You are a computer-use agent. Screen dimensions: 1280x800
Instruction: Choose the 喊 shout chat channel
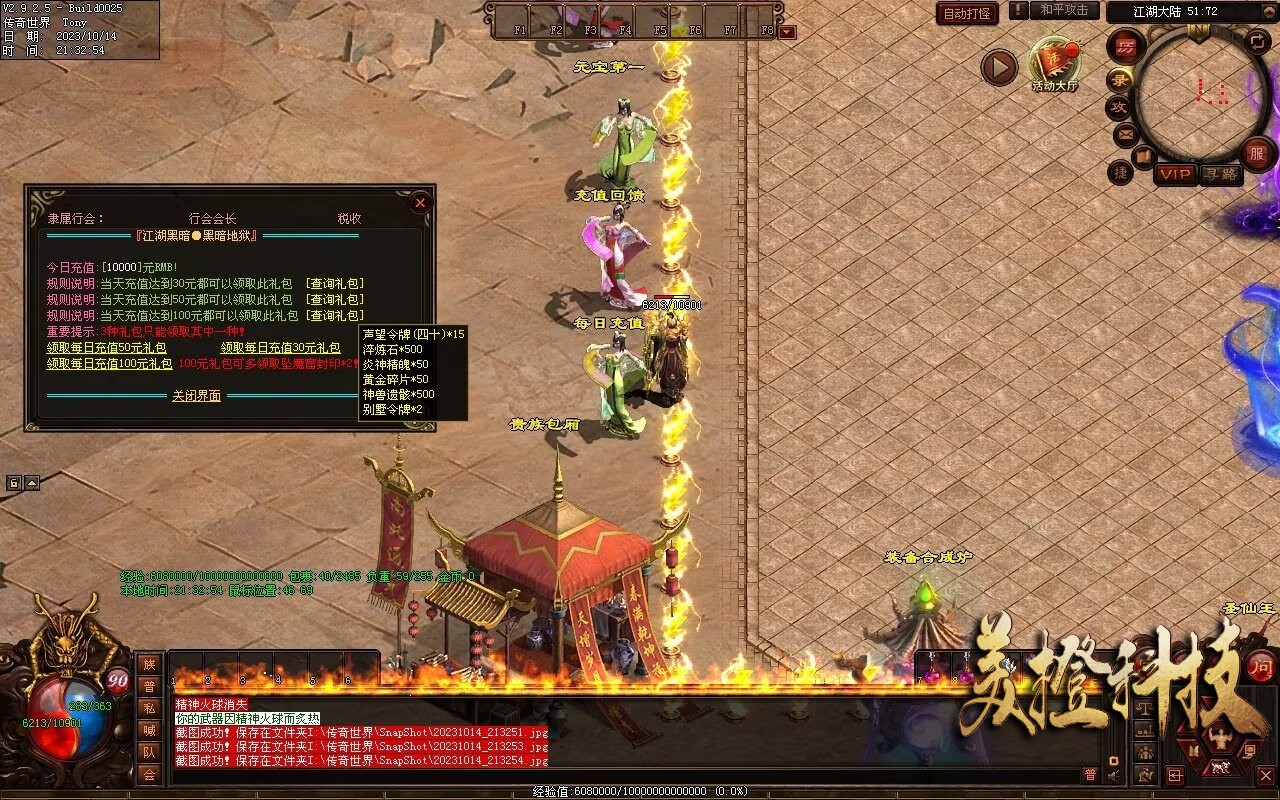coord(149,730)
